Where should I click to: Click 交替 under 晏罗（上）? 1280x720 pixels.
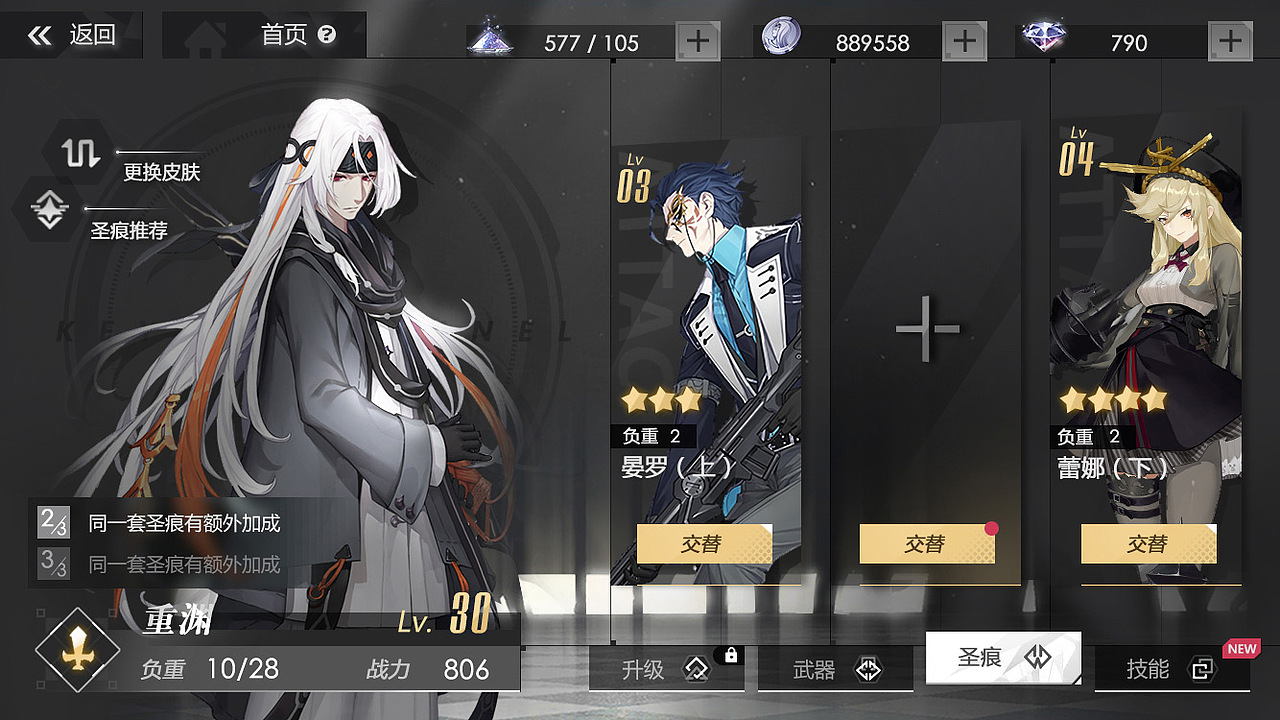tap(703, 544)
